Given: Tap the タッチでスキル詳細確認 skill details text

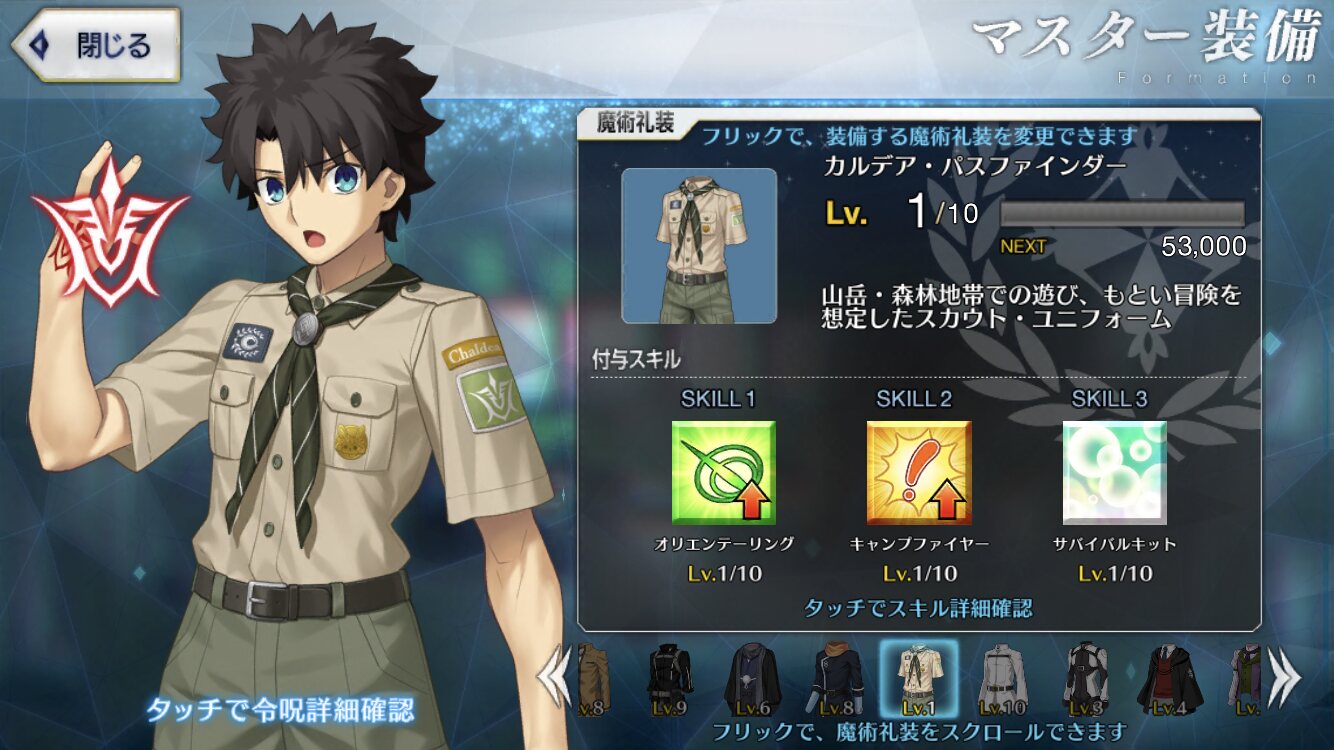Looking at the screenshot, I should [918, 607].
